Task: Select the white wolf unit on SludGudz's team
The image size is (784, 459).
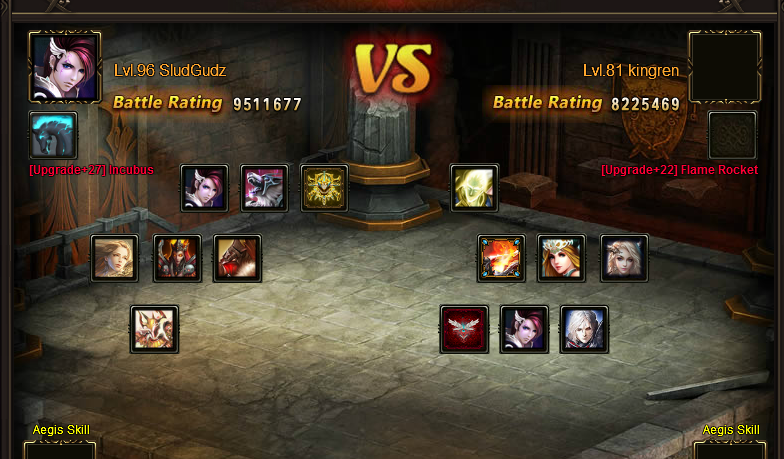Action: click(265, 189)
